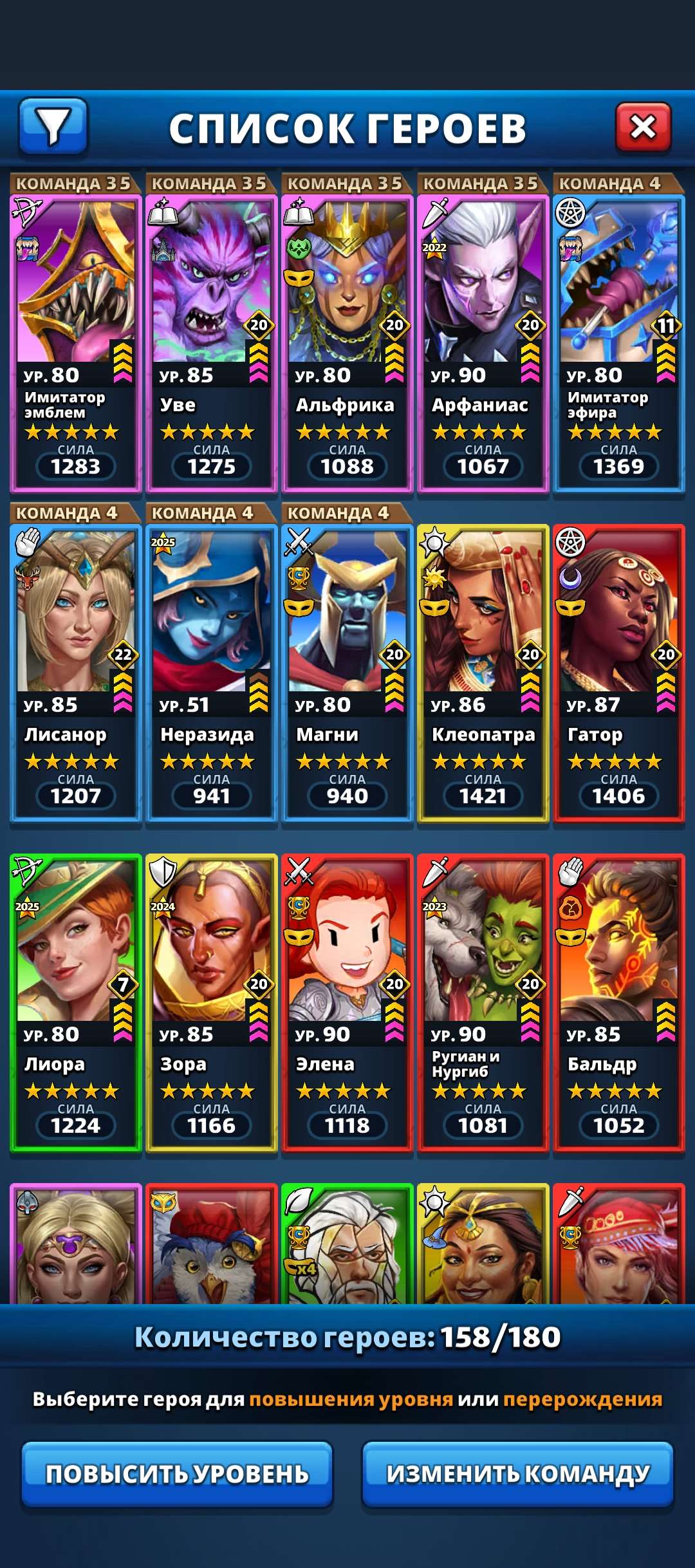Tap the Повысить уровень button
The width and height of the screenshot is (695, 1568).
click(x=177, y=1474)
